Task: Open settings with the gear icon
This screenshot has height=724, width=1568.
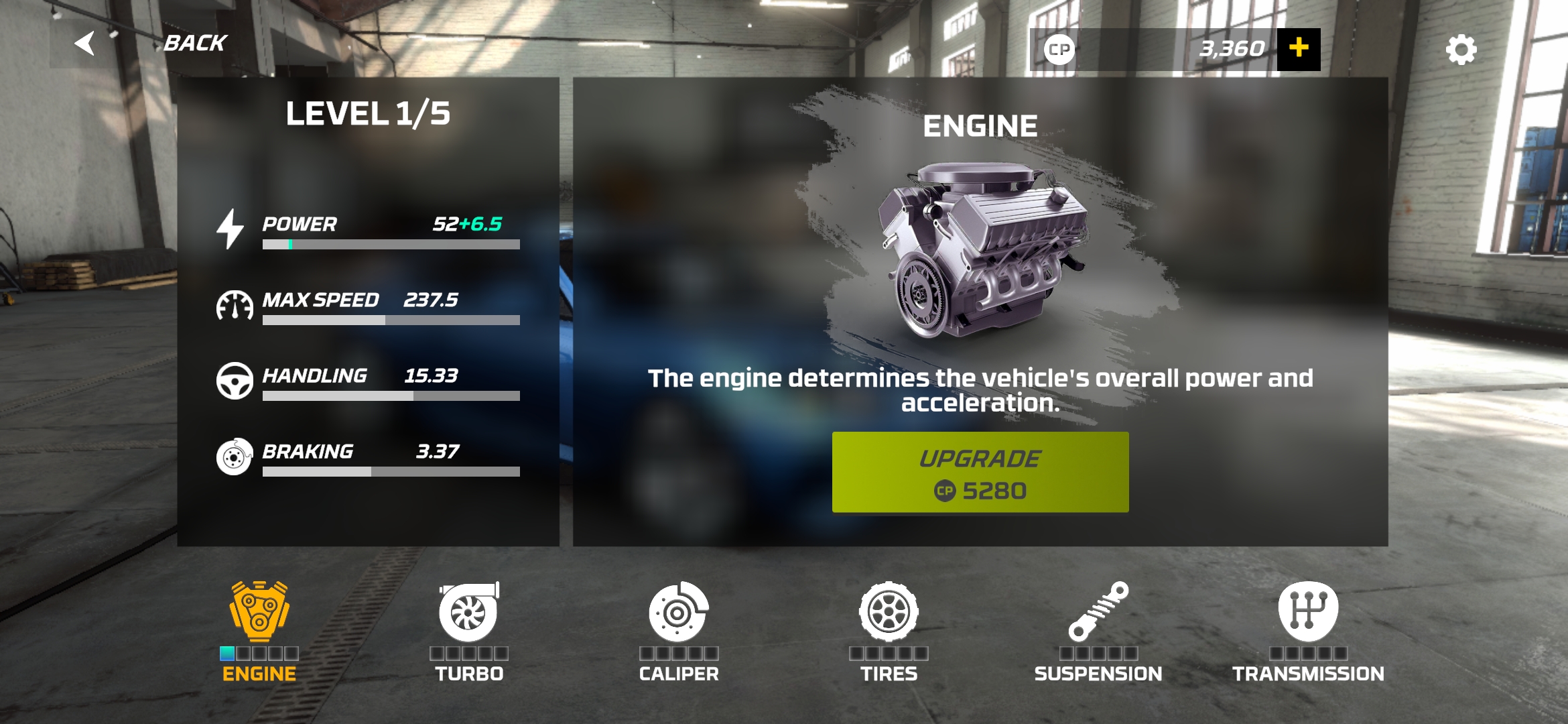Action: coord(1461,50)
